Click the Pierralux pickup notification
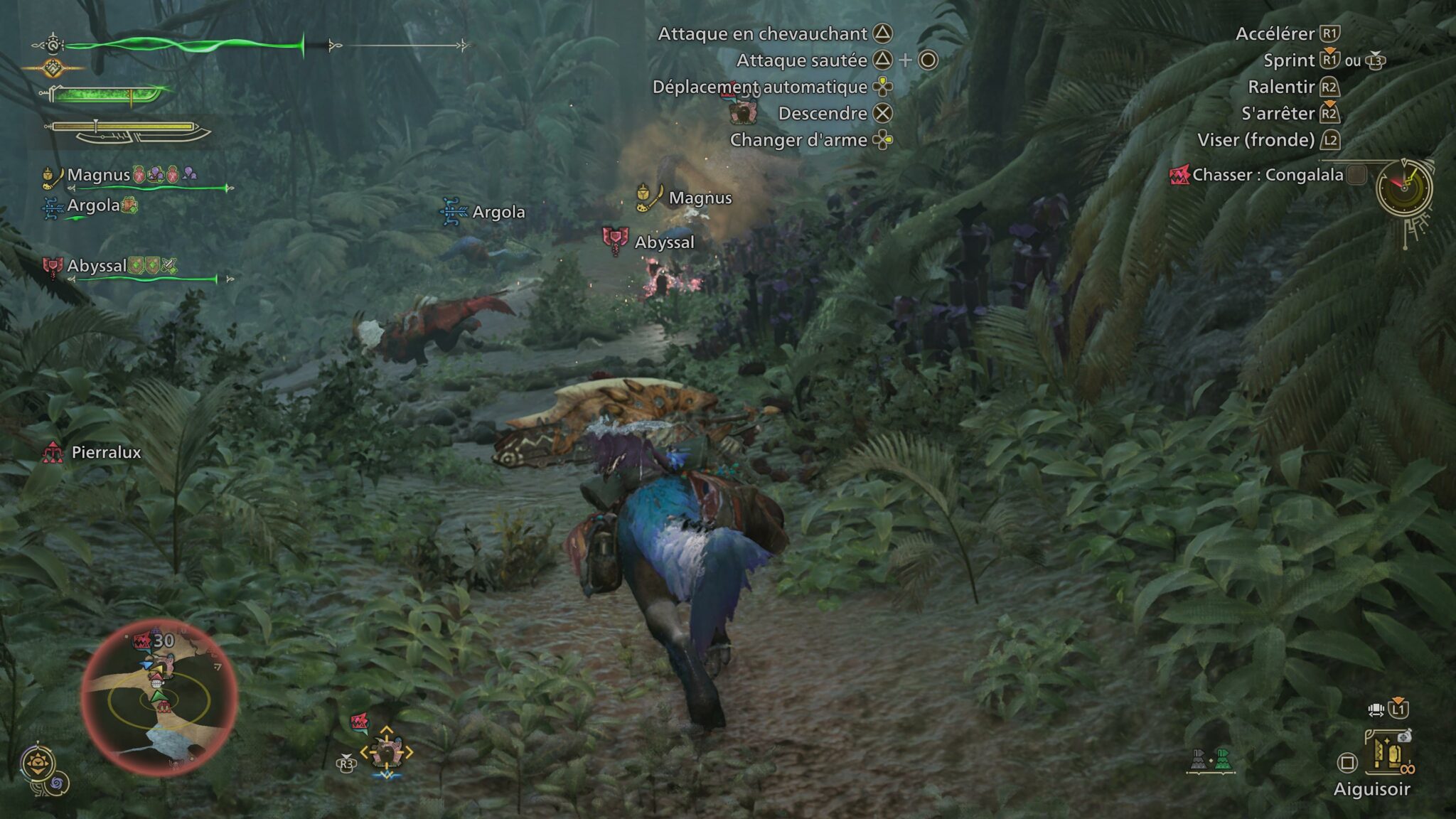 (x=105, y=452)
